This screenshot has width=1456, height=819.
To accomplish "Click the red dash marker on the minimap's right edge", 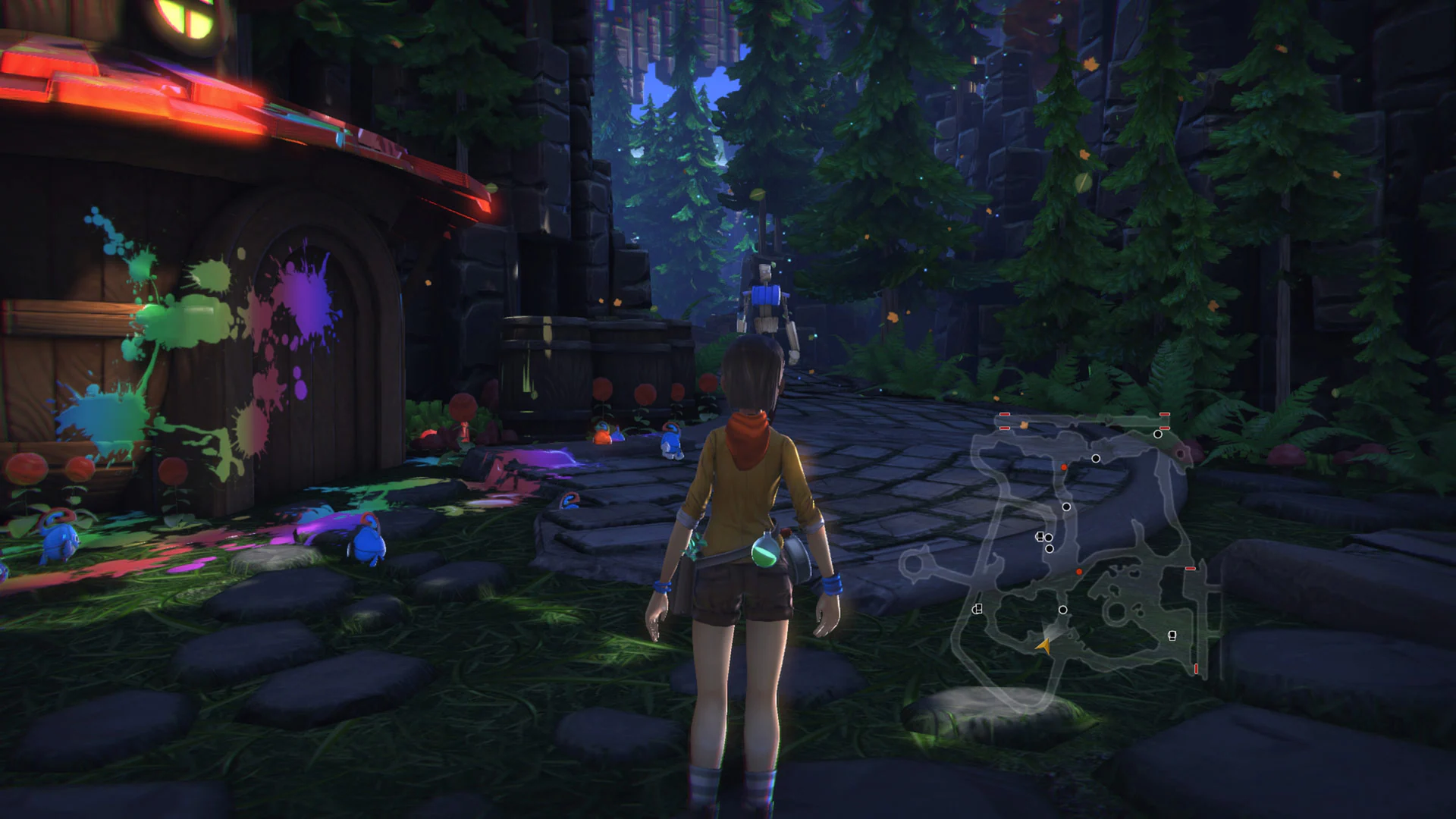I will tap(1190, 569).
